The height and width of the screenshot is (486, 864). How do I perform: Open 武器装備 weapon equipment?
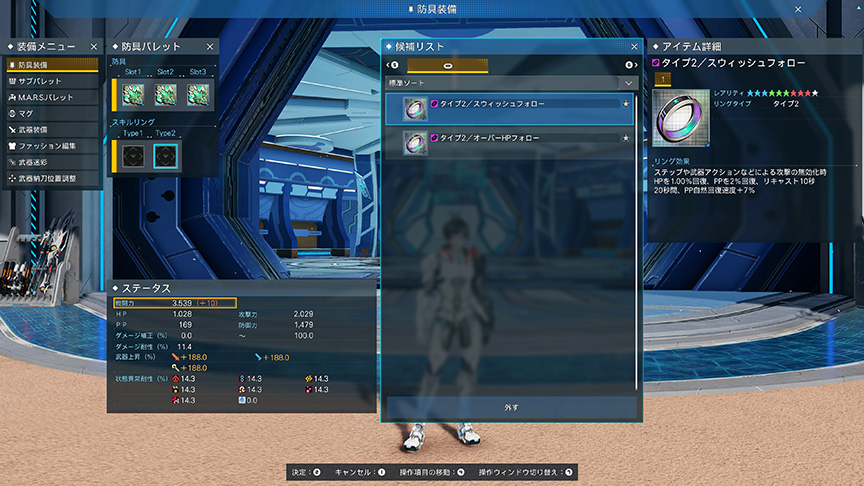50,129
